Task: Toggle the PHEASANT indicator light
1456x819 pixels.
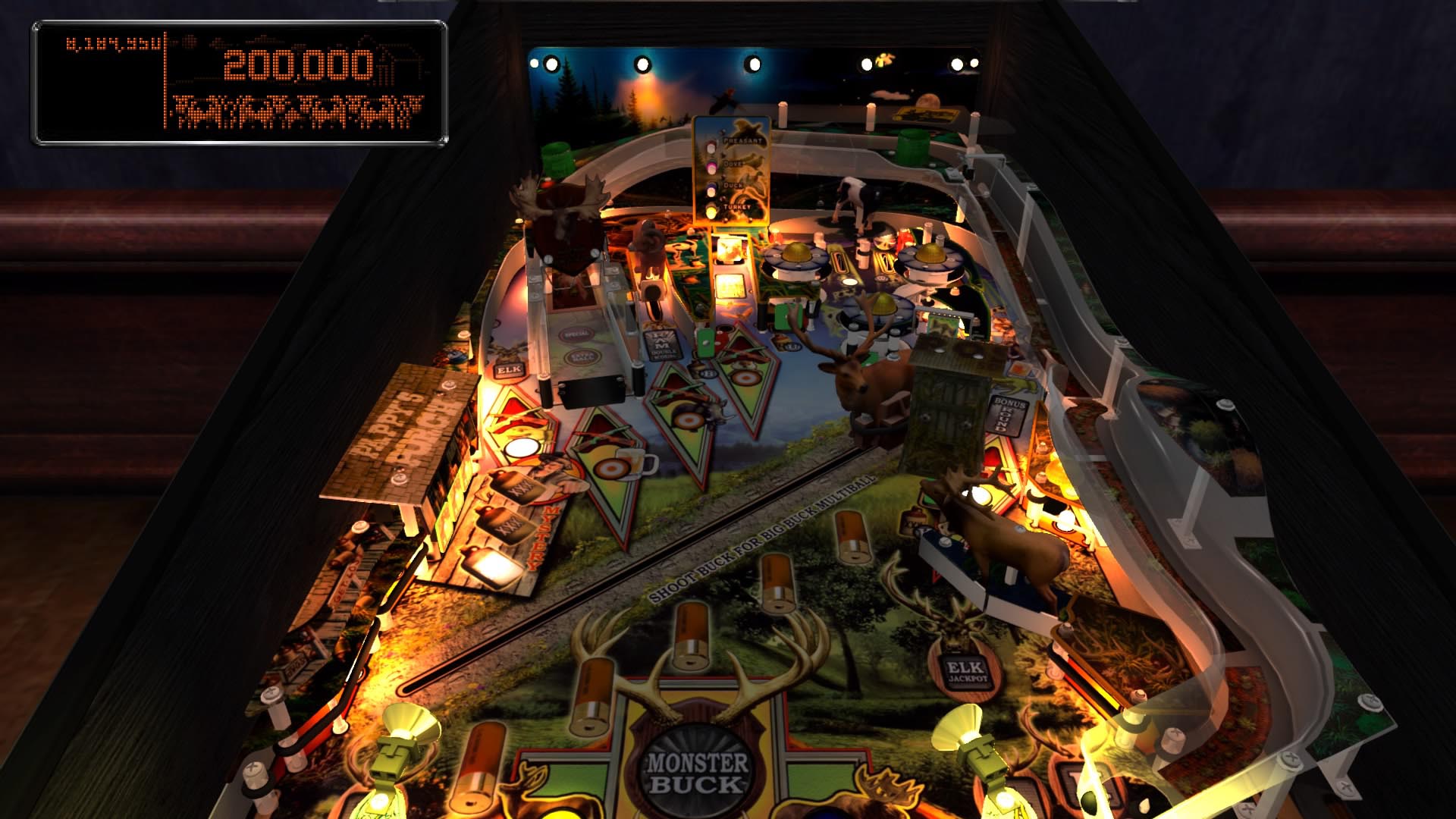Action: point(711,147)
